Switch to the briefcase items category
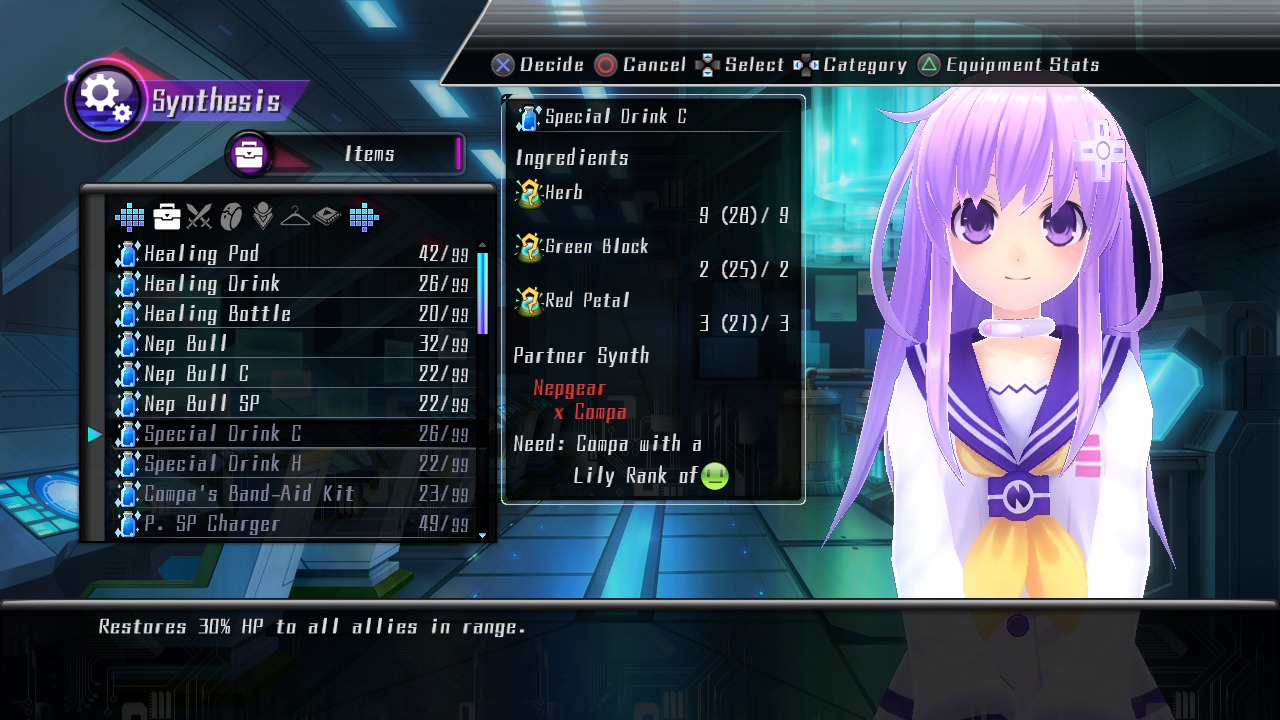 (167, 216)
